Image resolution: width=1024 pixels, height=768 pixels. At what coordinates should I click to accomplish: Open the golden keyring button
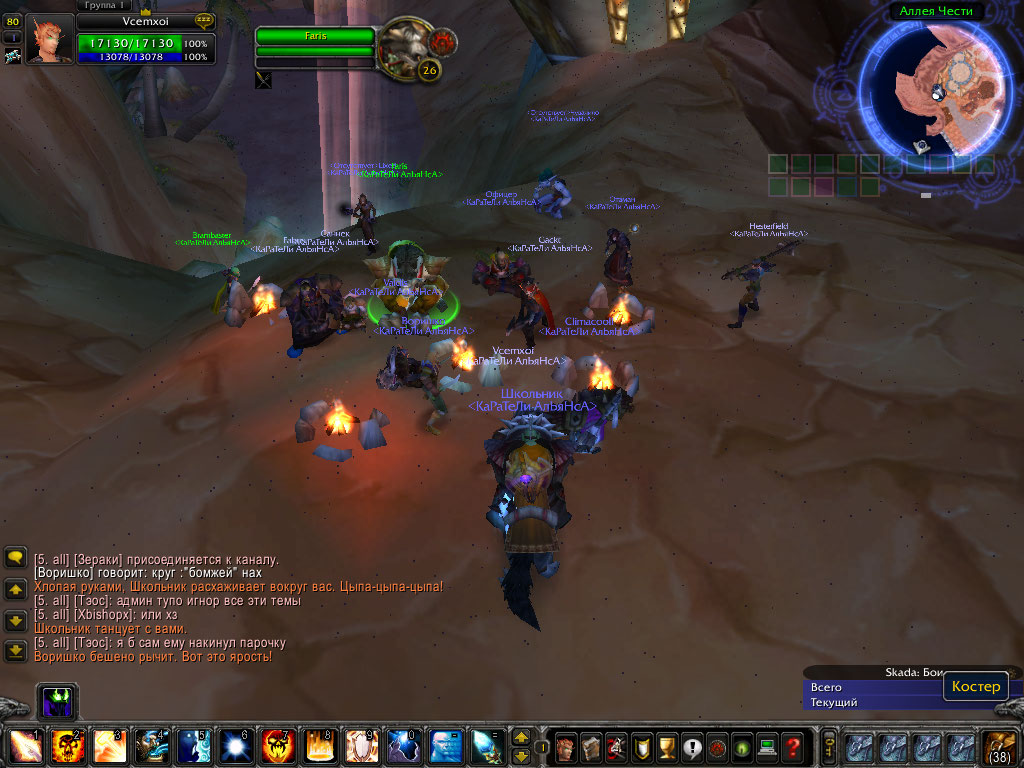pos(829,746)
